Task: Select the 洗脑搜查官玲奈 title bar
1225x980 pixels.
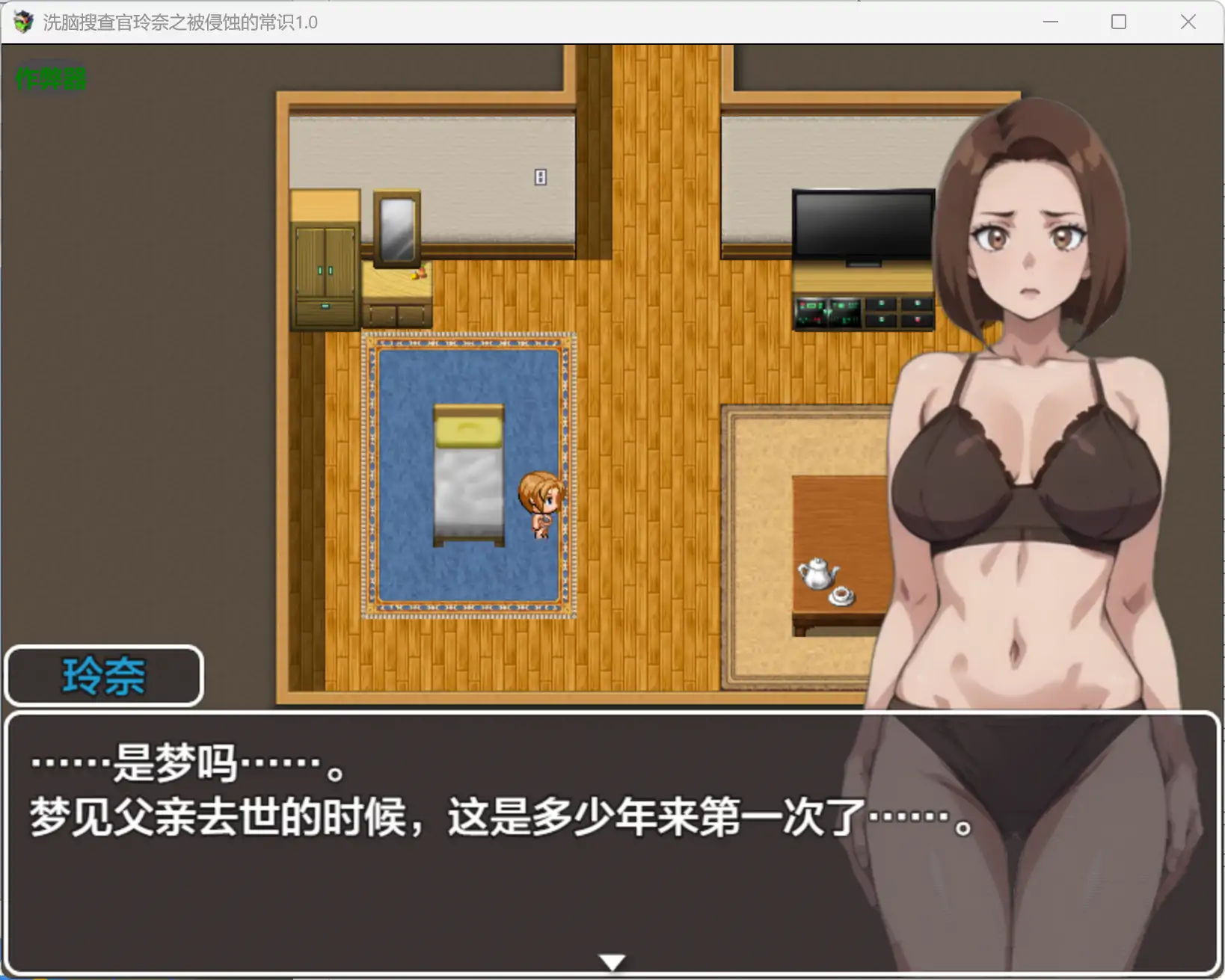Action: [179, 22]
